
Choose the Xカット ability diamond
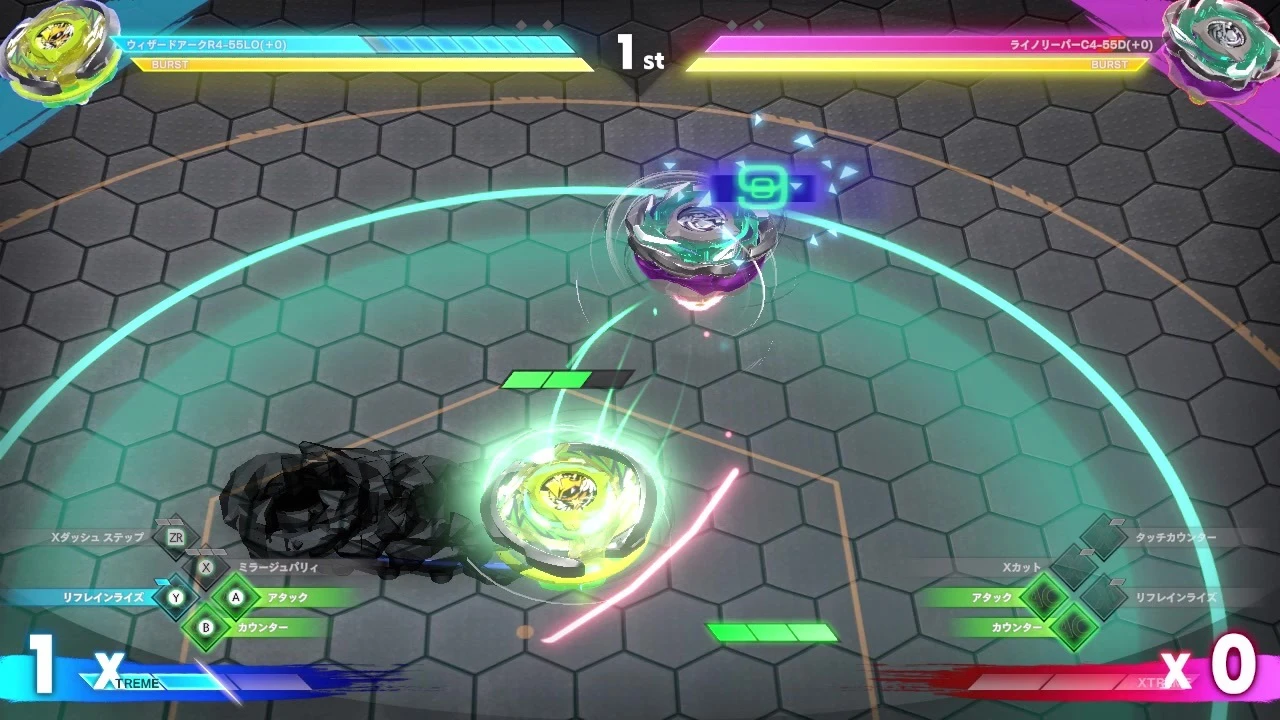[1074, 567]
